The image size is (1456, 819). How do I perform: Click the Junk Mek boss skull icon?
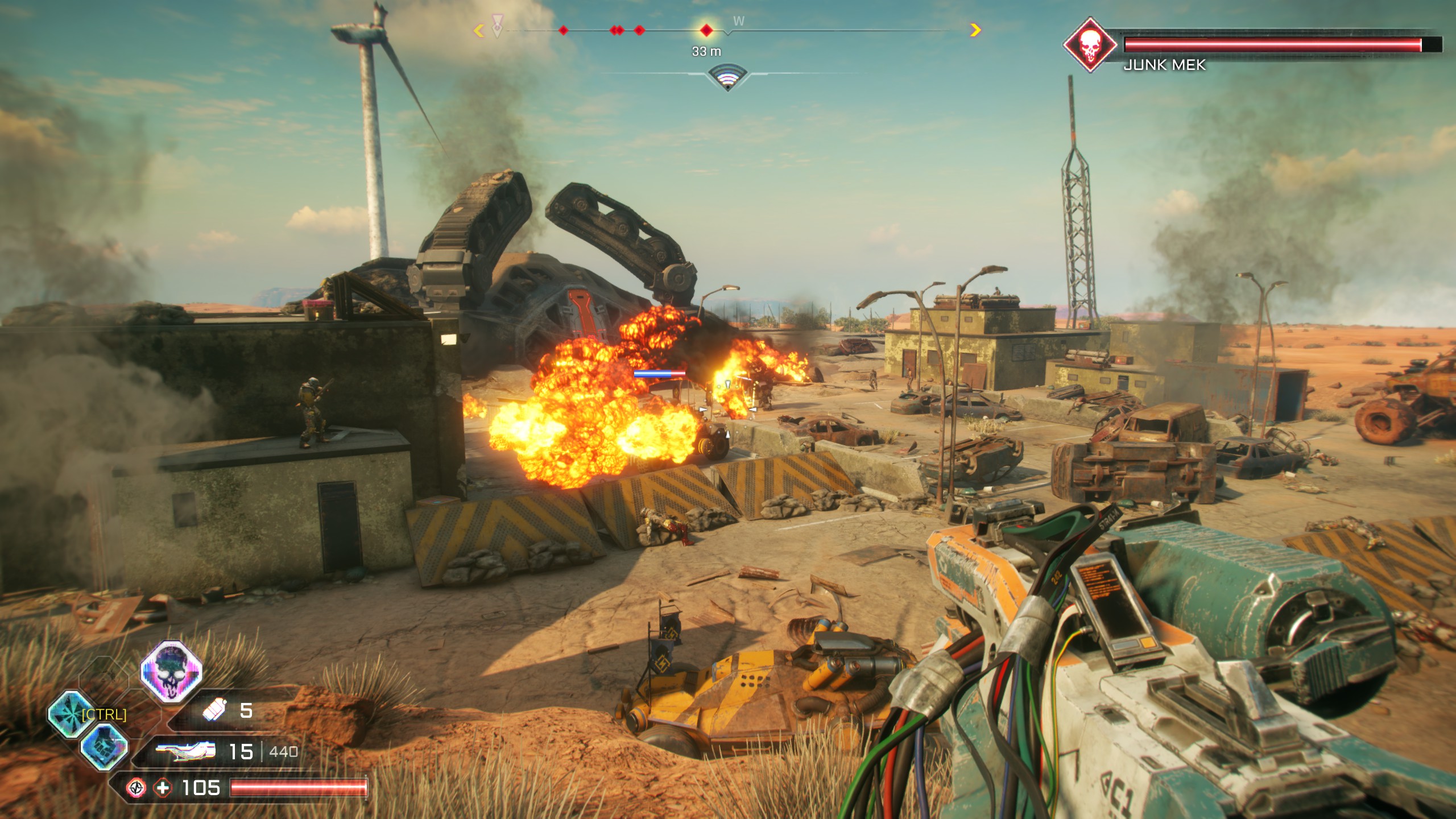[x=1089, y=44]
